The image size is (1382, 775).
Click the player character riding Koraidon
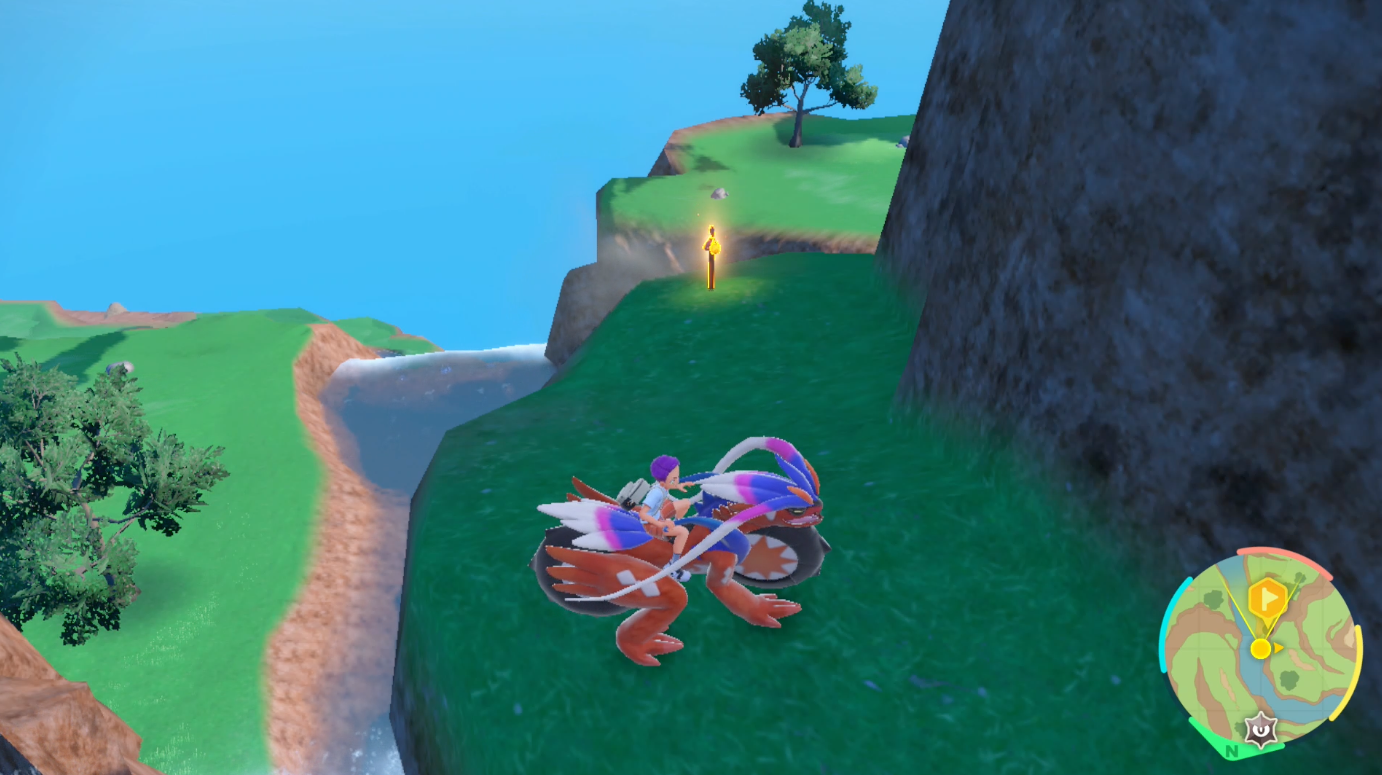(660, 490)
